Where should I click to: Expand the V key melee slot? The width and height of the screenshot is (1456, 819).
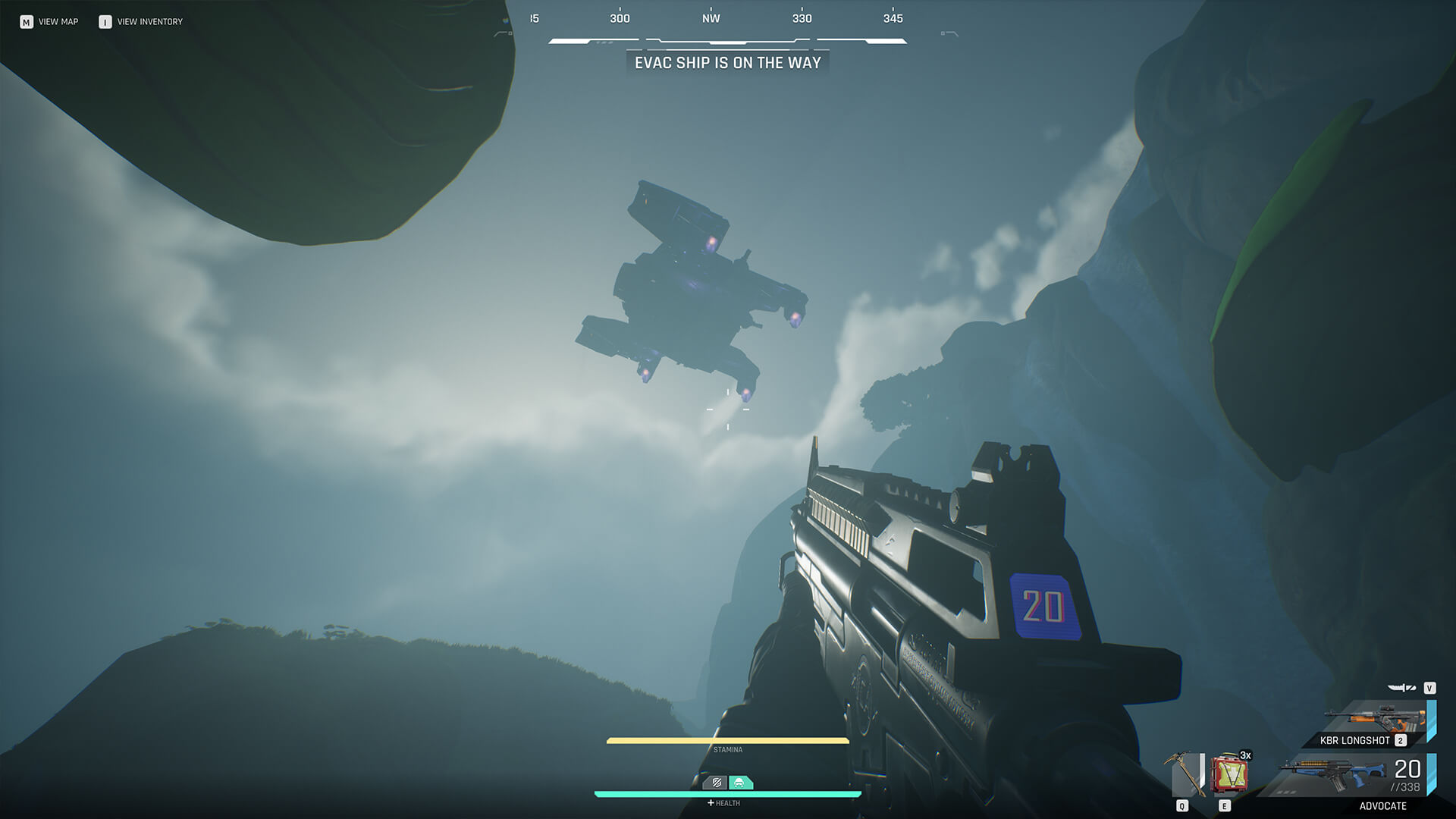click(x=1430, y=687)
